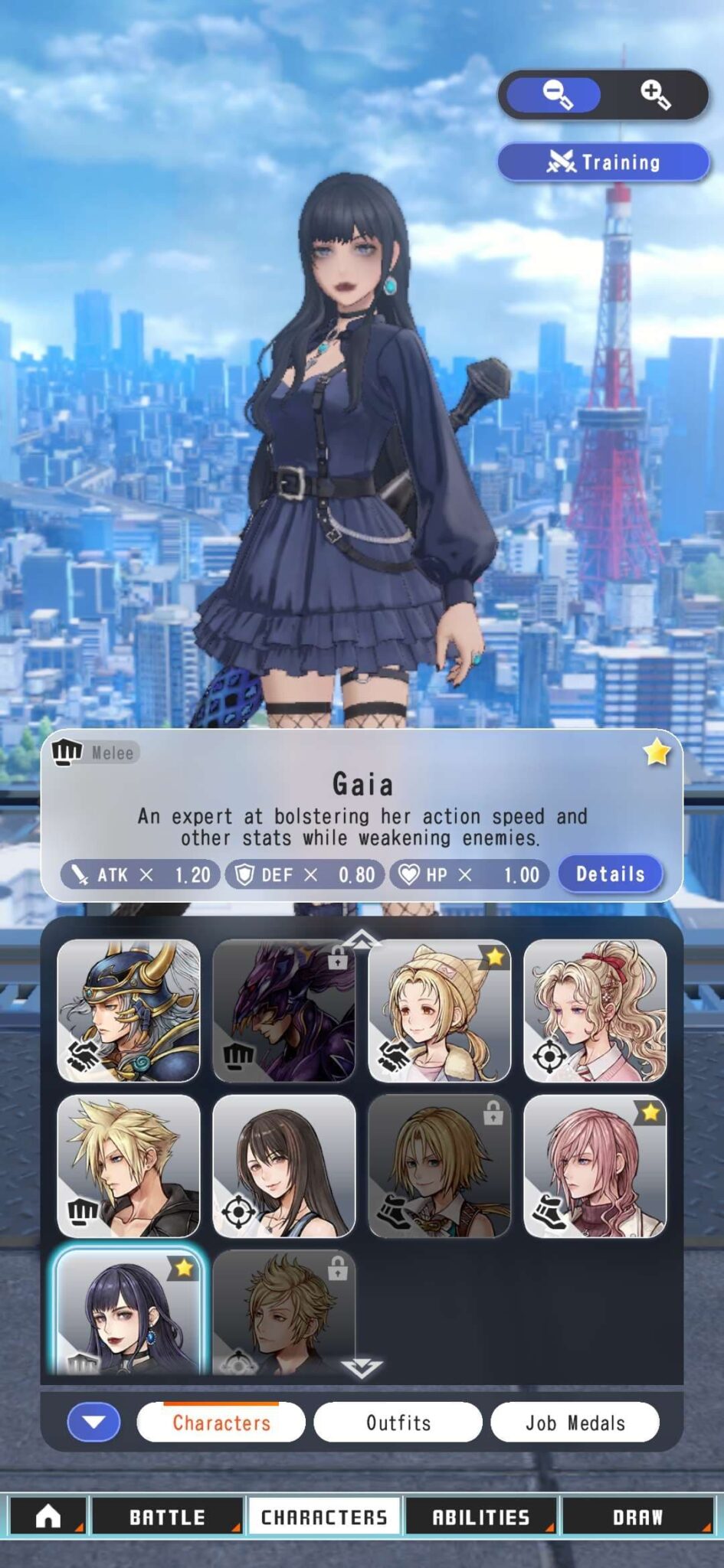724x1568 pixels.
Task: Open the Job Medals tab
Action: (575, 1423)
